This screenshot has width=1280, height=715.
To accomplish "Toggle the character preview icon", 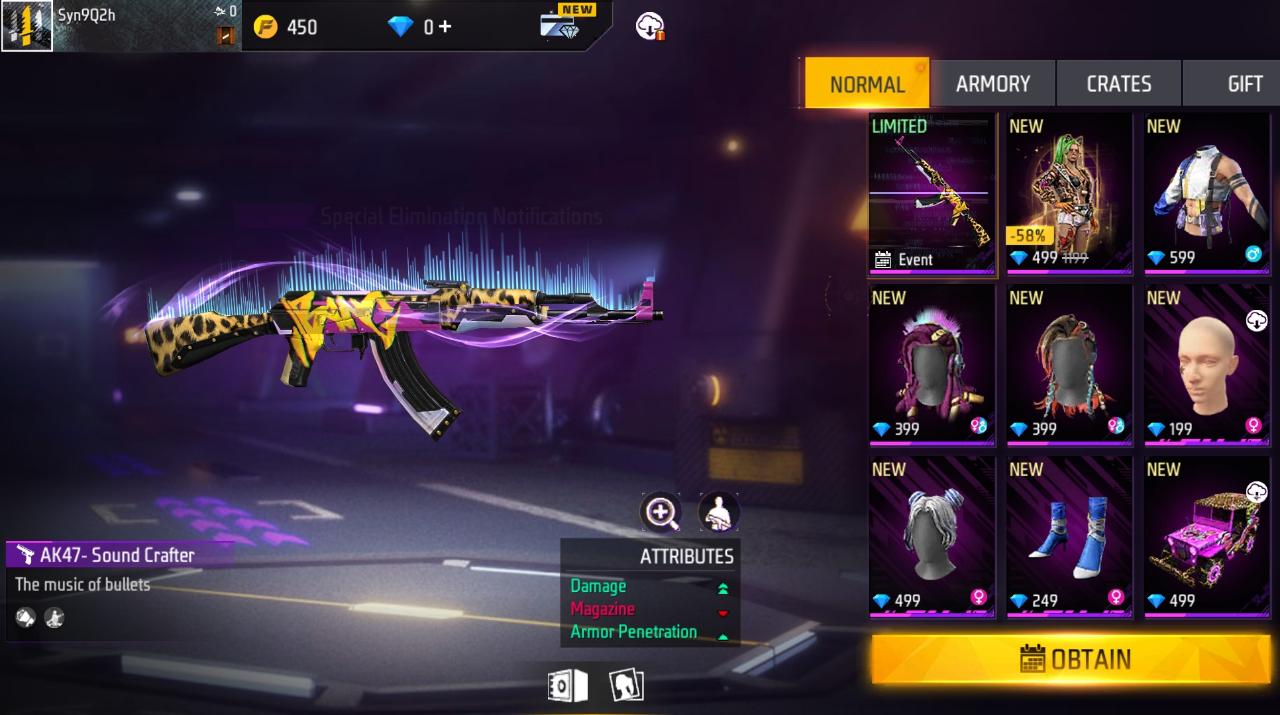I will pos(718,513).
